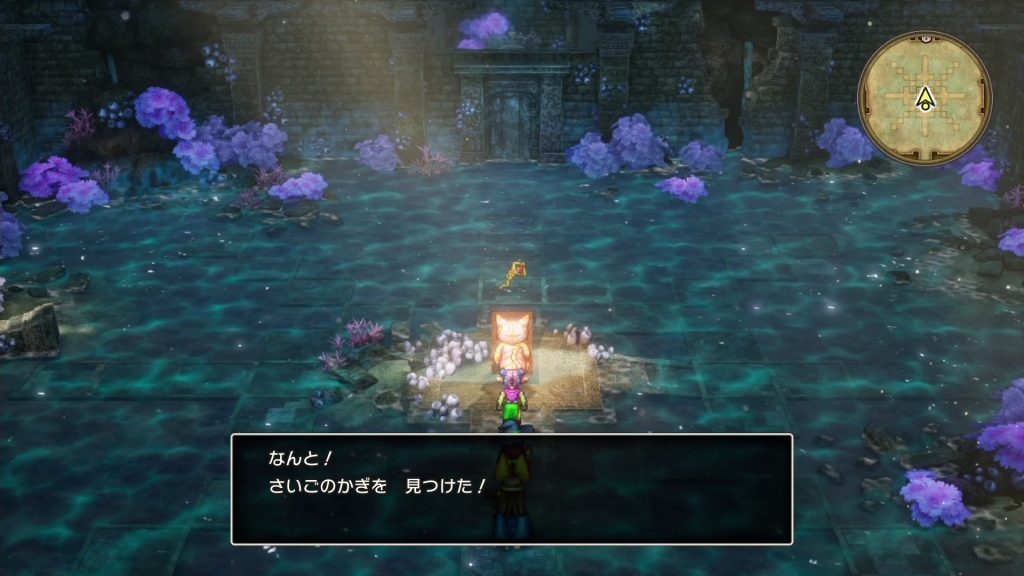Click the circular minimap
1024x576 pixels.
click(x=925, y=96)
